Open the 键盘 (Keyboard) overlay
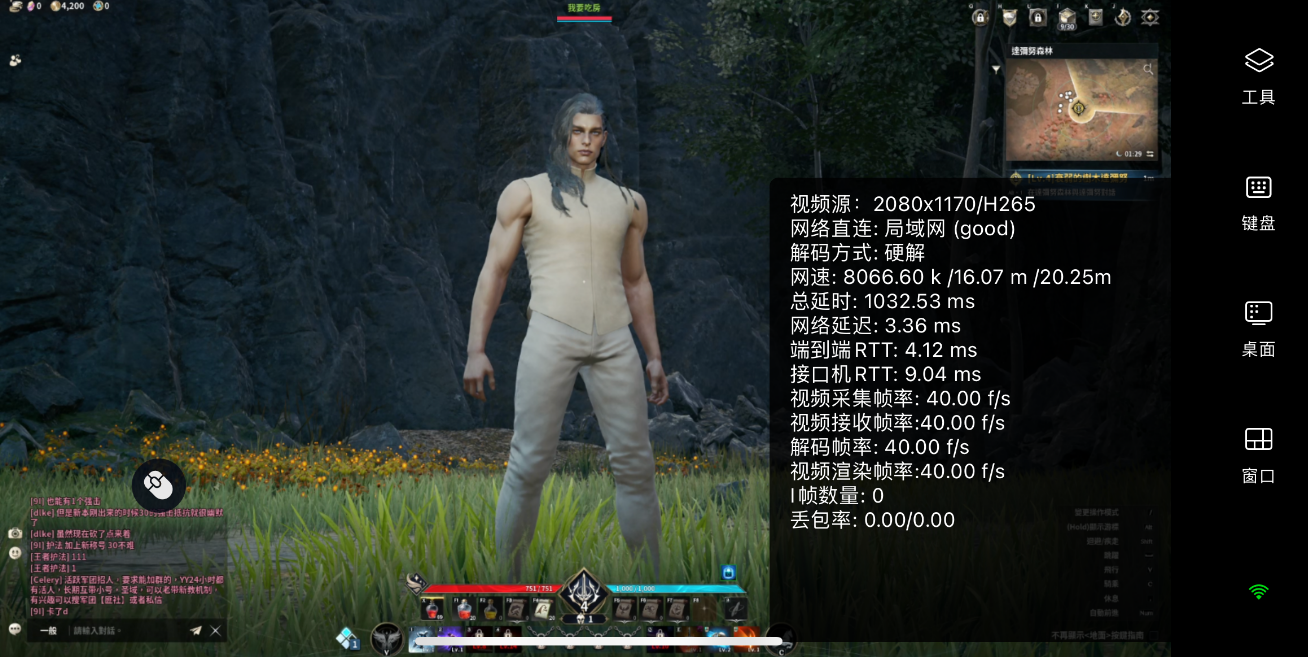The image size is (1308, 657). pyautogui.click(x=1258, y=201)
